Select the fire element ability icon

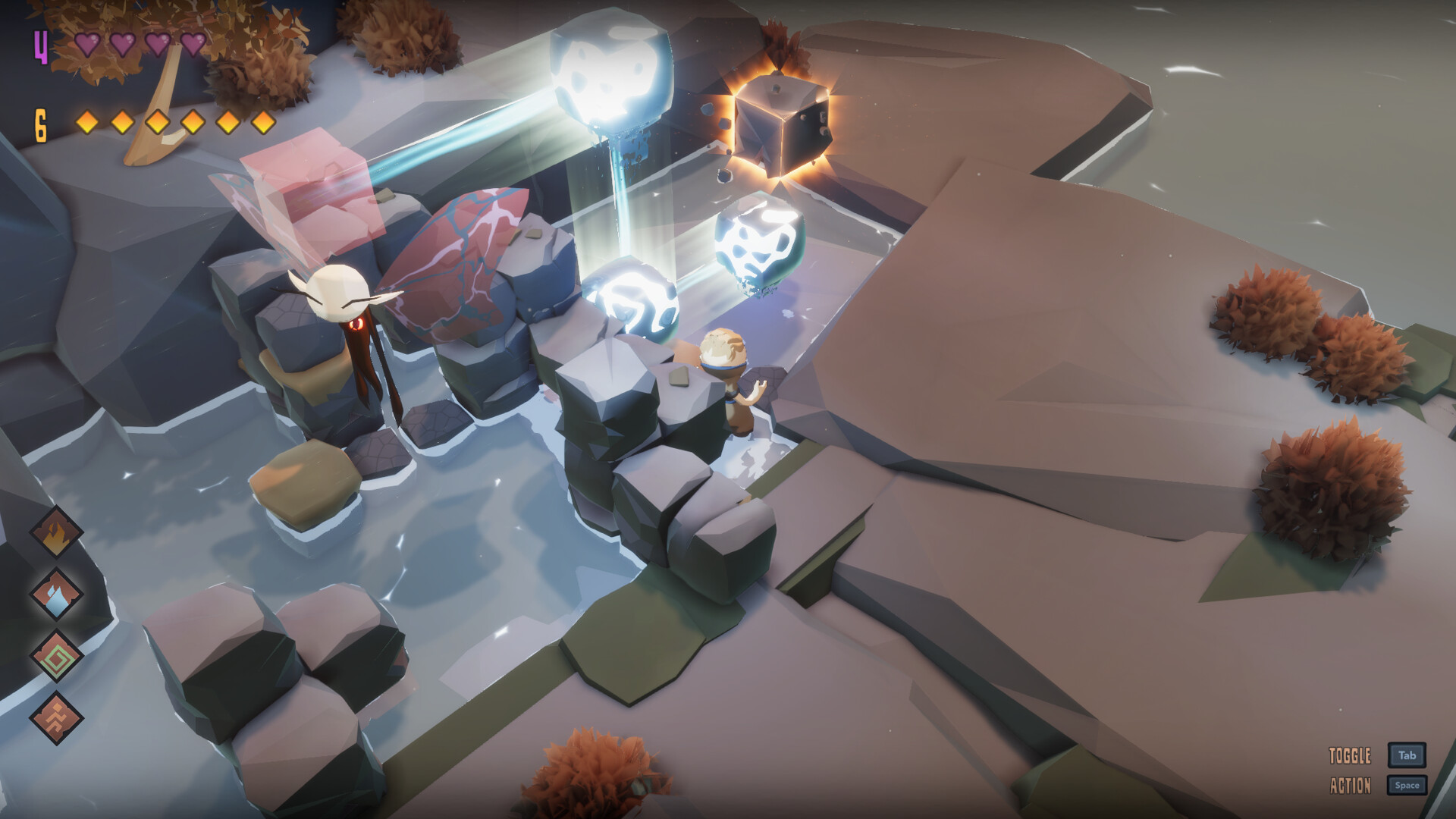57,531
